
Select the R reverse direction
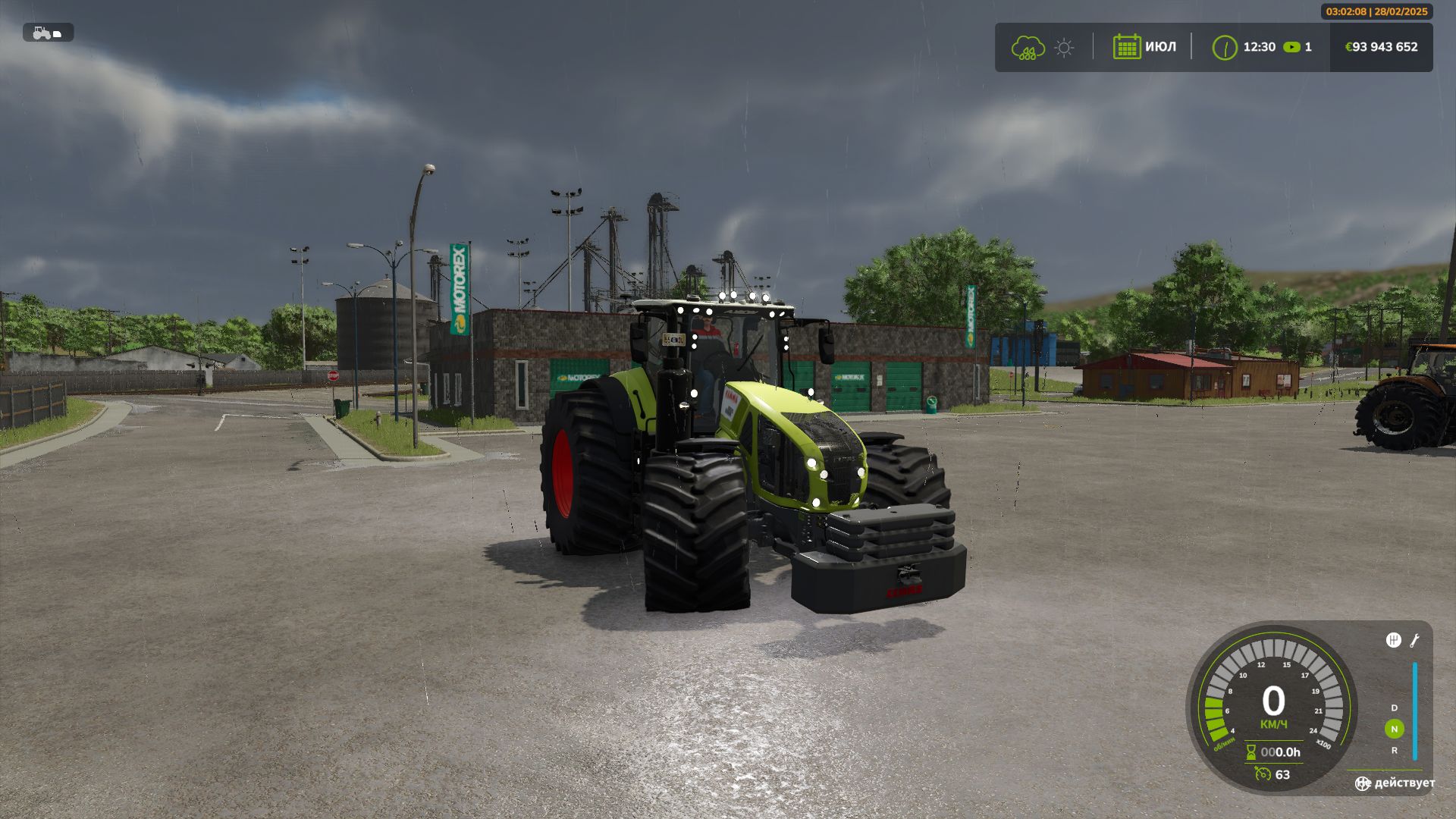click(1394, 750)
